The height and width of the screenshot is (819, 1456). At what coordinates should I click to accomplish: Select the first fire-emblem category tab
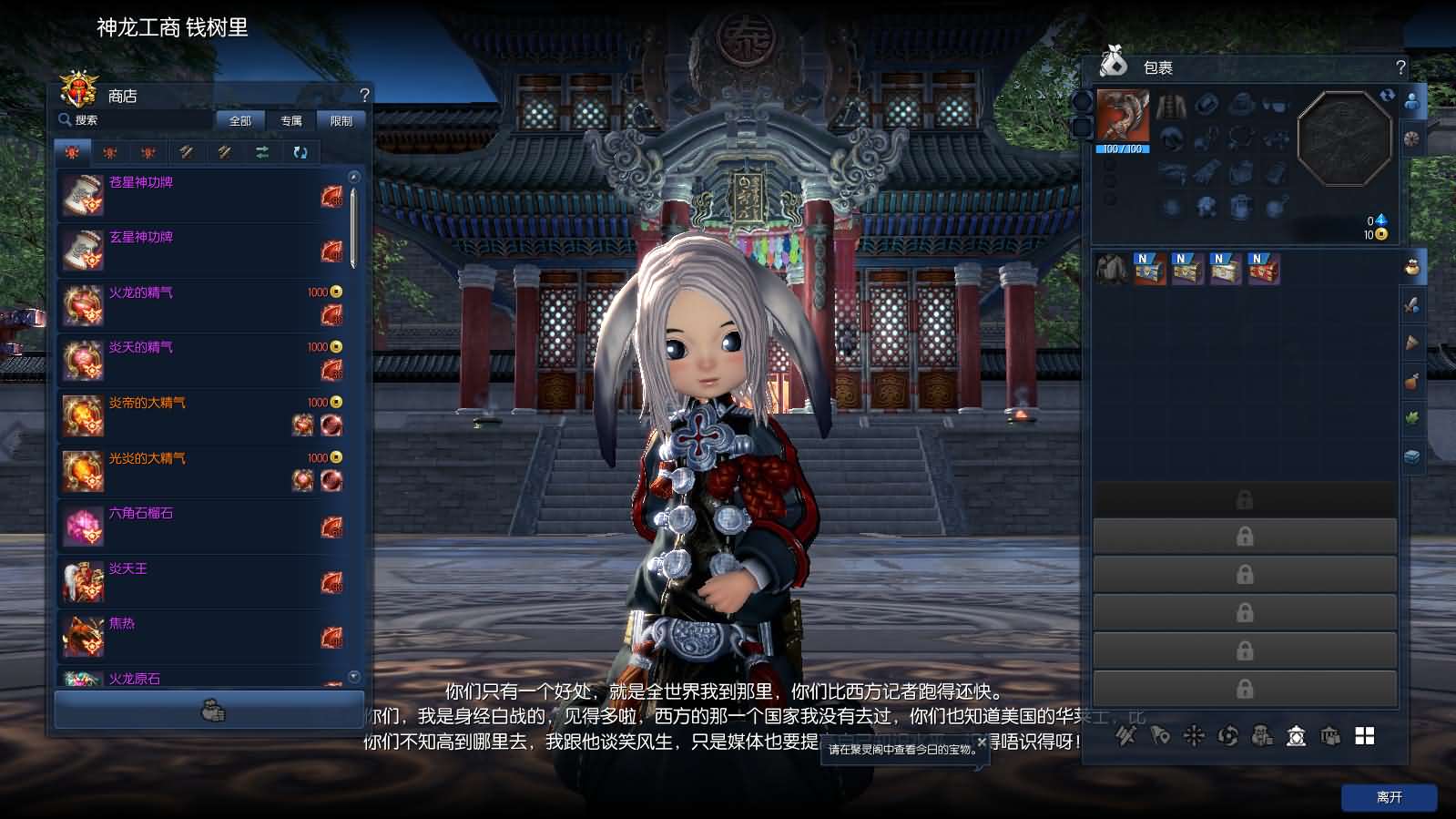(x=73, y=152)
